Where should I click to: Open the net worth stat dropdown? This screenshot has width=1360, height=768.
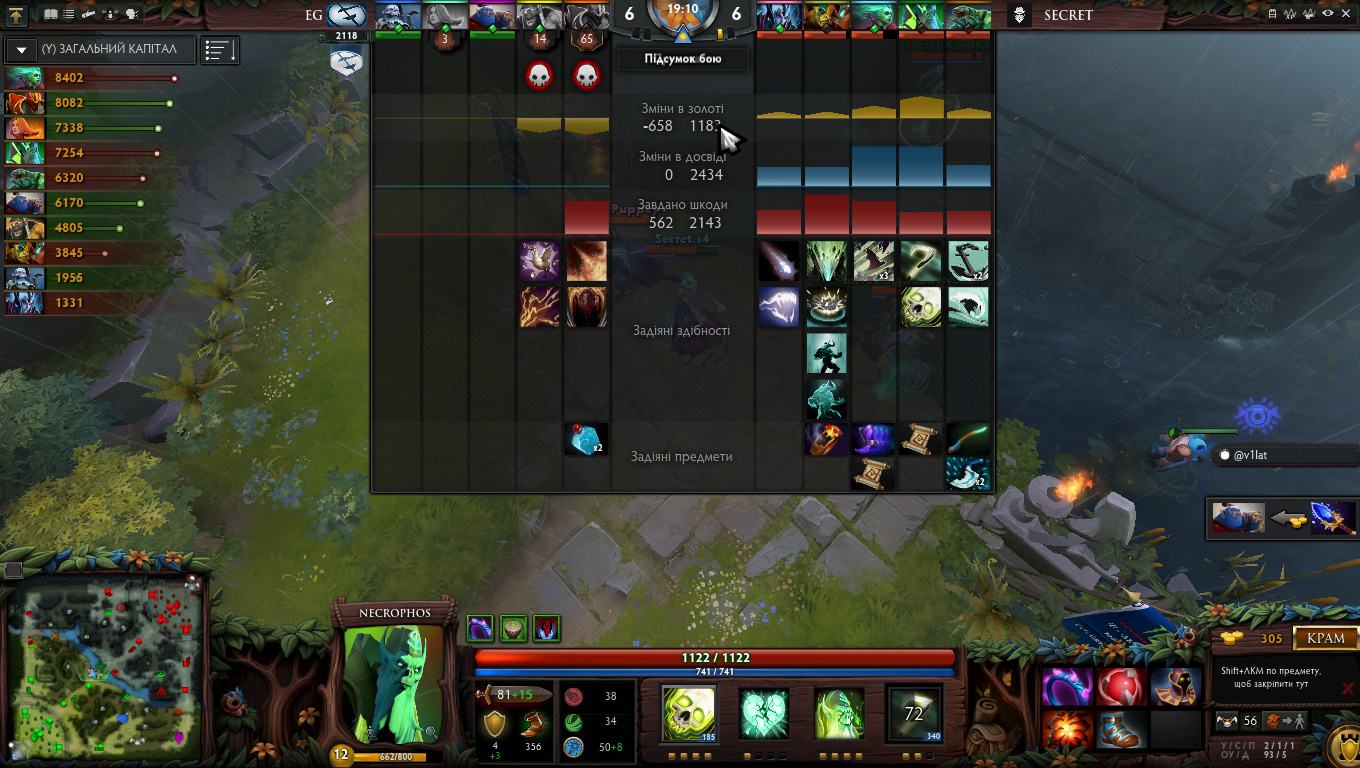[x=21, y=49]
